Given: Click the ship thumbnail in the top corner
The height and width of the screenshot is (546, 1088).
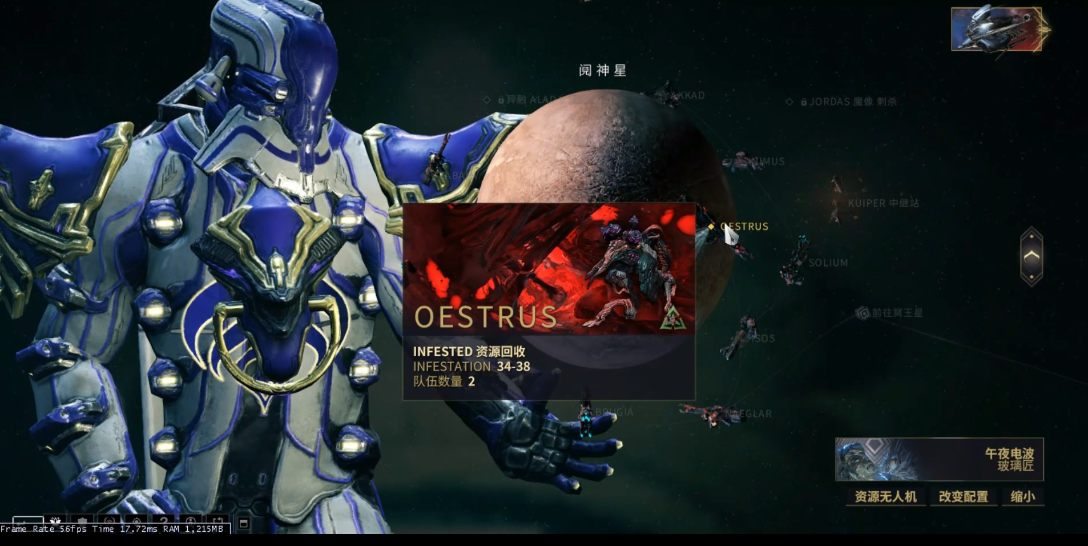Looking at the screenshot, I should tap(996, 29).
